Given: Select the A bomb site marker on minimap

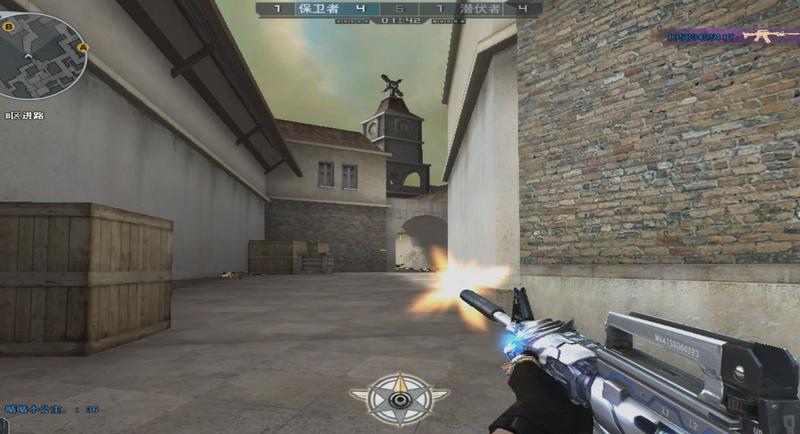Looking at the screenshot, I should (x=82, y=46).
